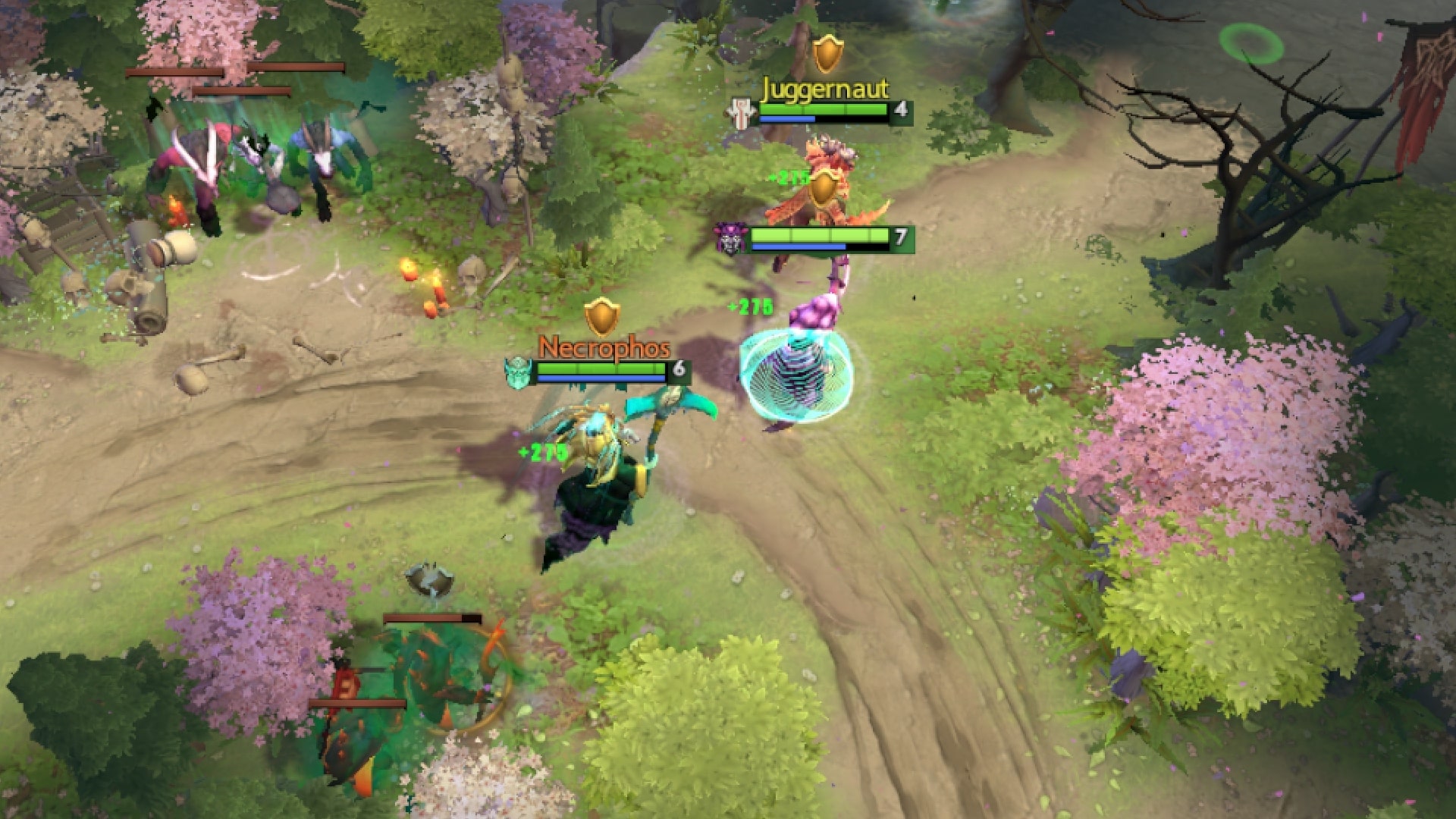The image size is (1456, 819).
Task: Click the Juggernaut name label
Action: [x=824, y=90]
